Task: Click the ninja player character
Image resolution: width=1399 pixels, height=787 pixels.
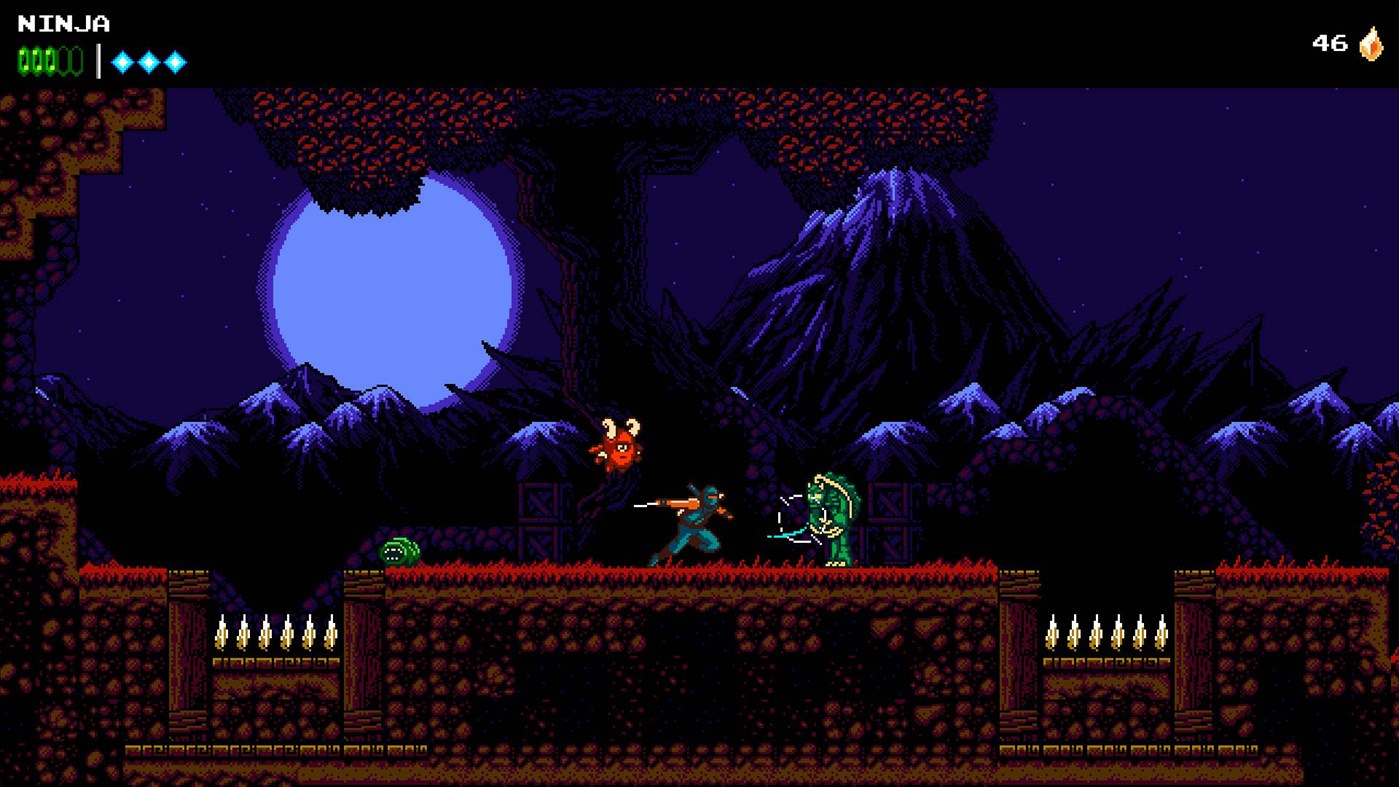Action: click(x=697, y=520)
